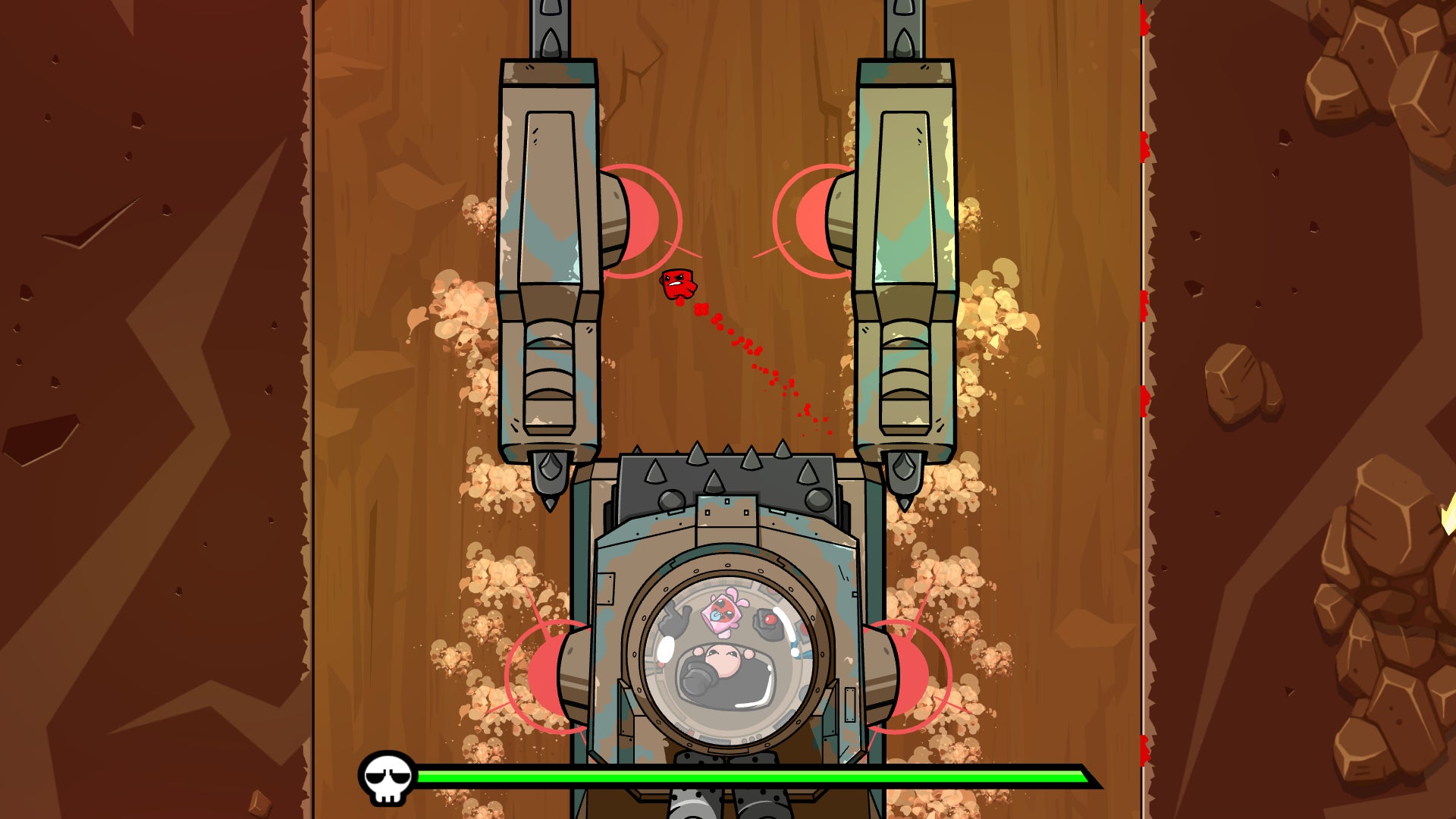
Task: Click the right drill arm of the machine
Action: coord(906,227)
